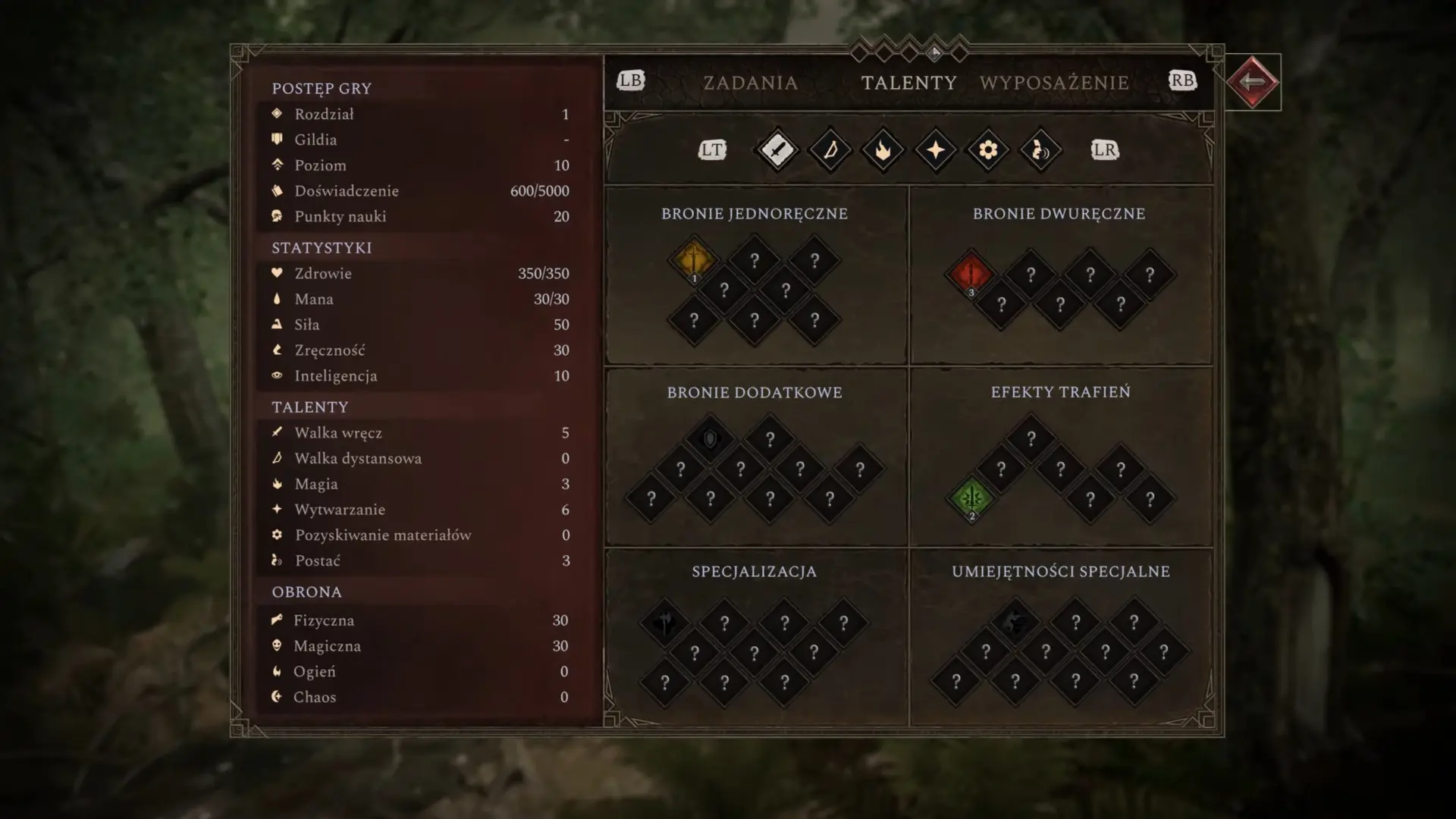Viewport: 1456px width, 819px height.
Task: Pick the red two-handed weapon talent
Action: click(x=971, y=274)
